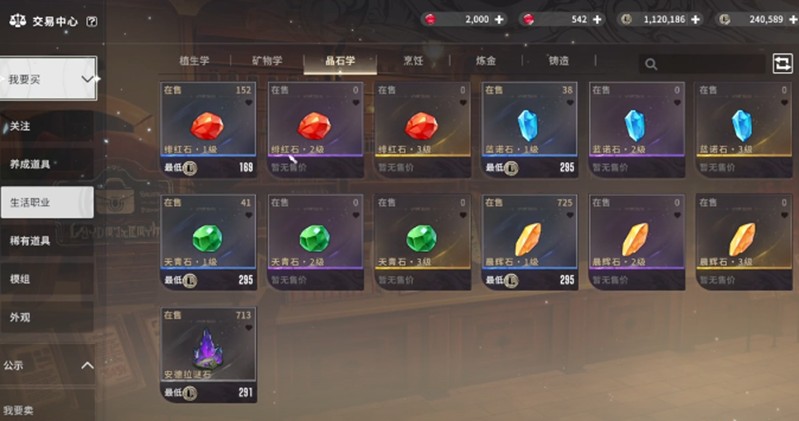The image size is (799, 421).
Task: Choose the 蓝诺石·1级 crystal listing
Action: [x=528, y=128]
